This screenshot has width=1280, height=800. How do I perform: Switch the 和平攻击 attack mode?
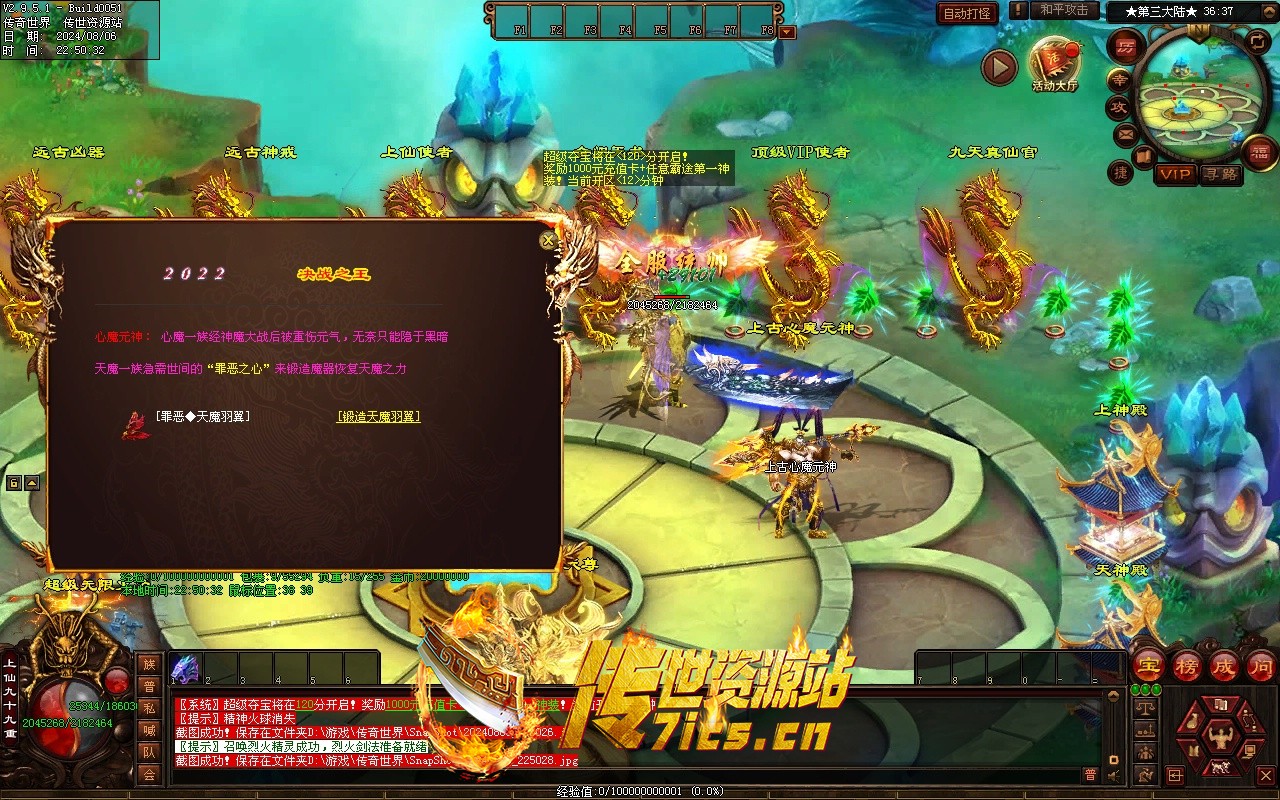point(1063,10)
